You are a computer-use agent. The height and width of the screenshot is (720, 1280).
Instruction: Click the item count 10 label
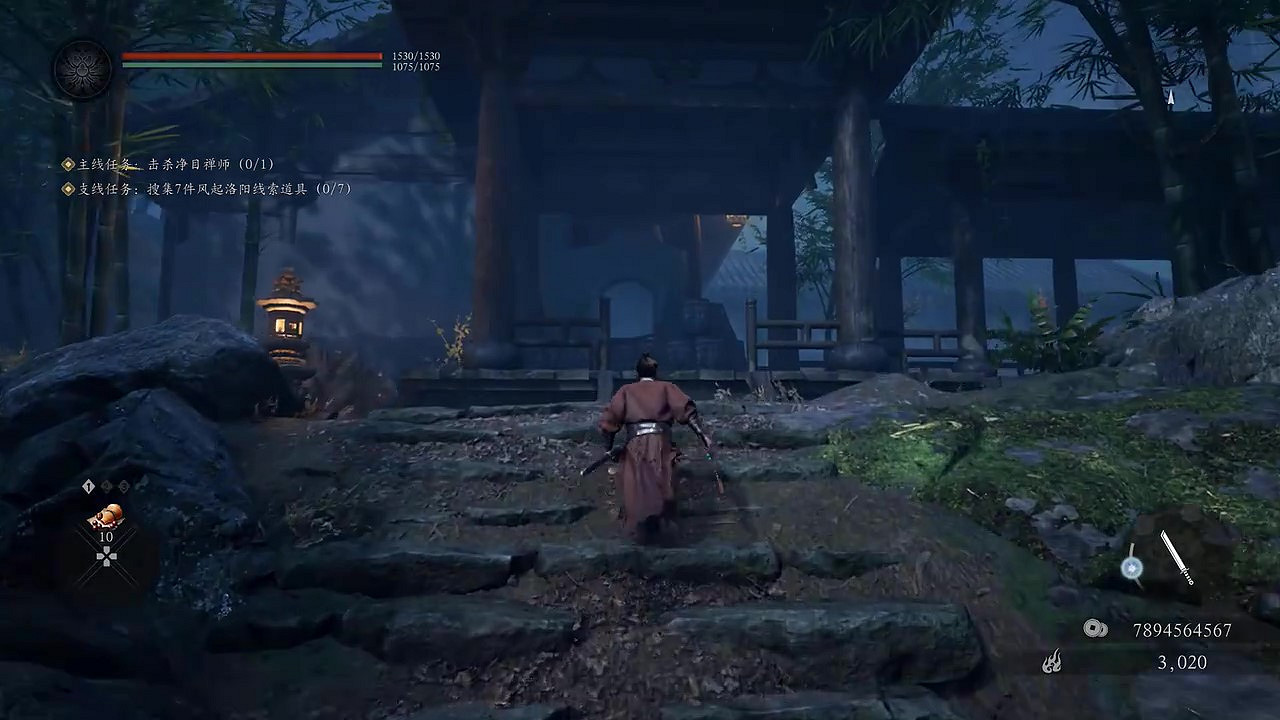pos(106,536)
